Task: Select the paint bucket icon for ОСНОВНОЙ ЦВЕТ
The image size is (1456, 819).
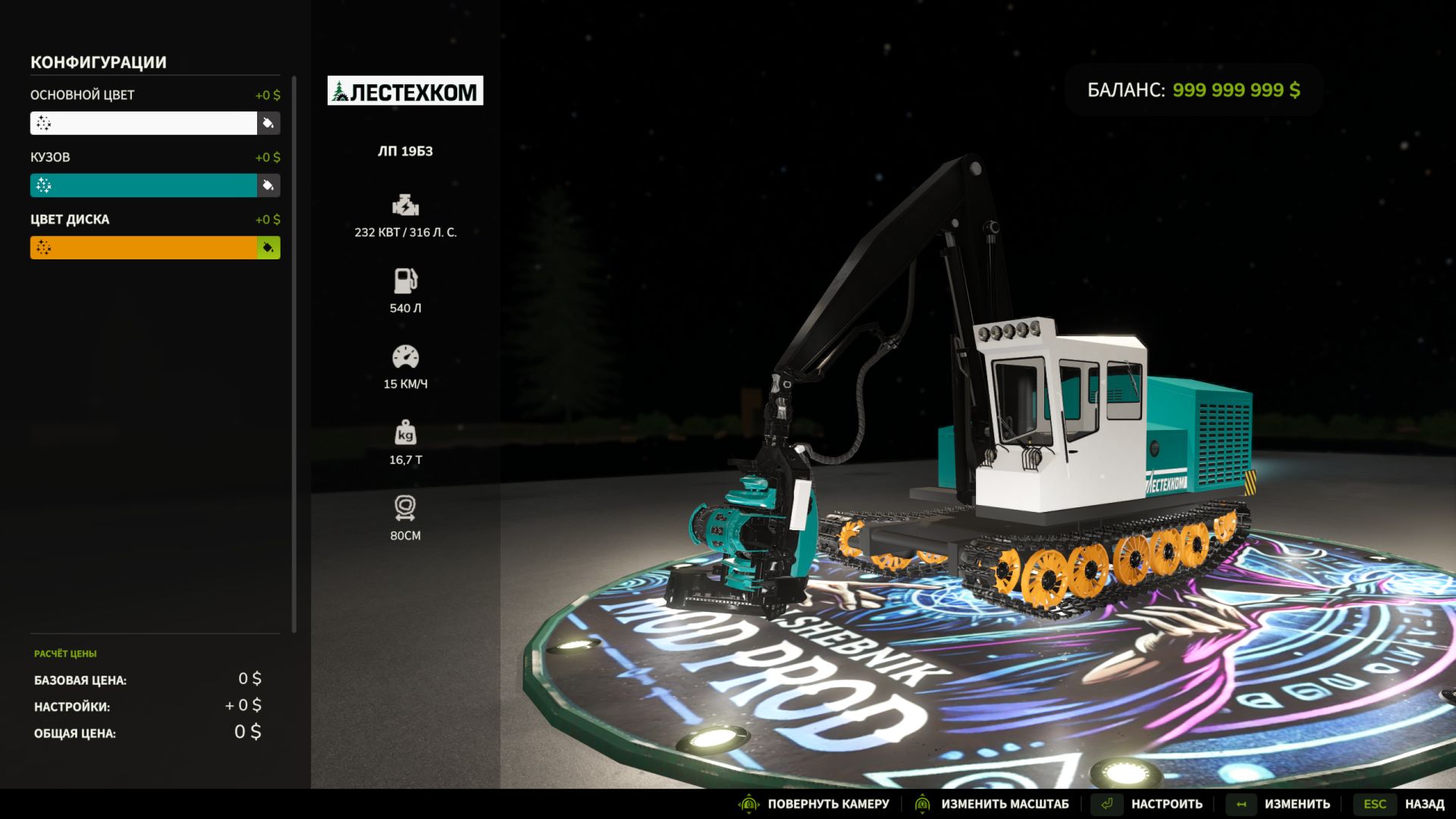Action: (x=269, y=123)
